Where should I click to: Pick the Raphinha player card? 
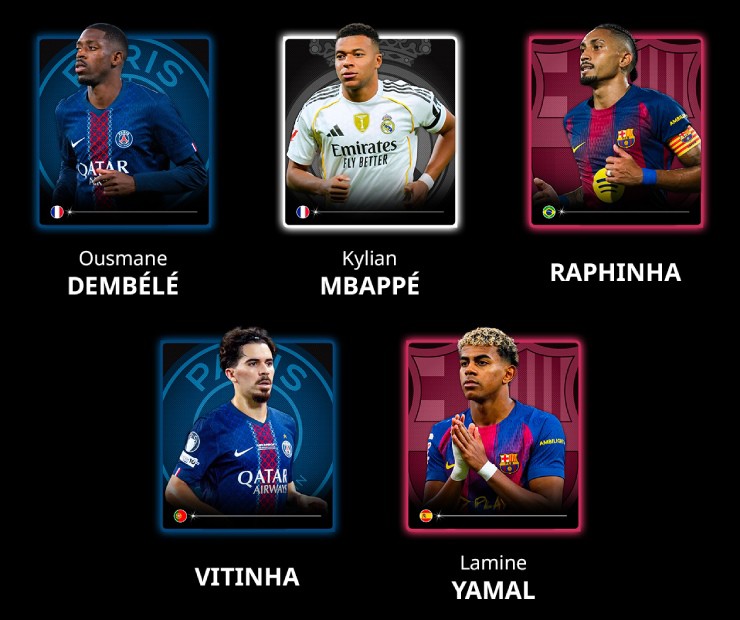pos(615,130)
